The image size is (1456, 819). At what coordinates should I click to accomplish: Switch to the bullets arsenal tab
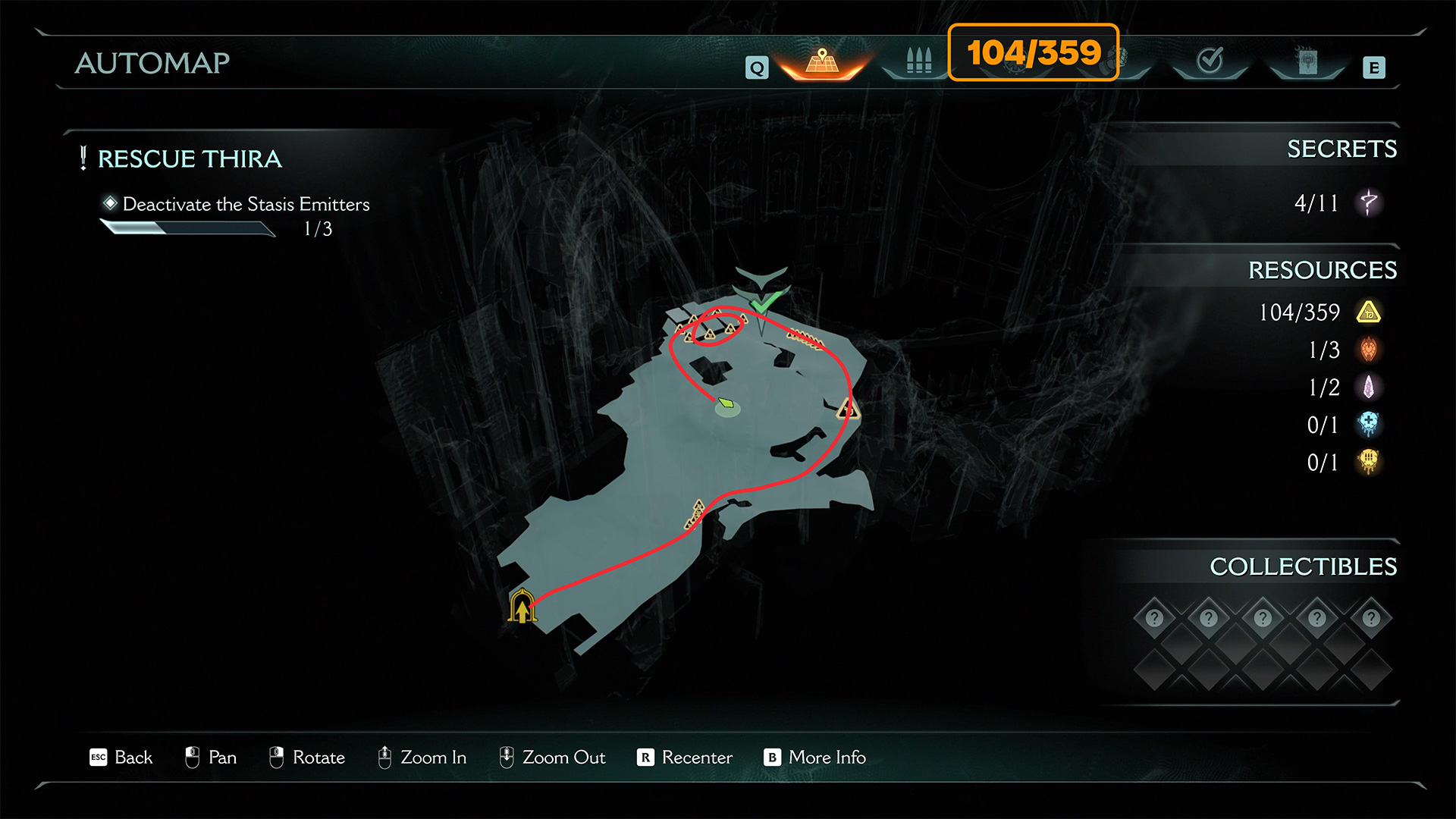coord(918,61)
